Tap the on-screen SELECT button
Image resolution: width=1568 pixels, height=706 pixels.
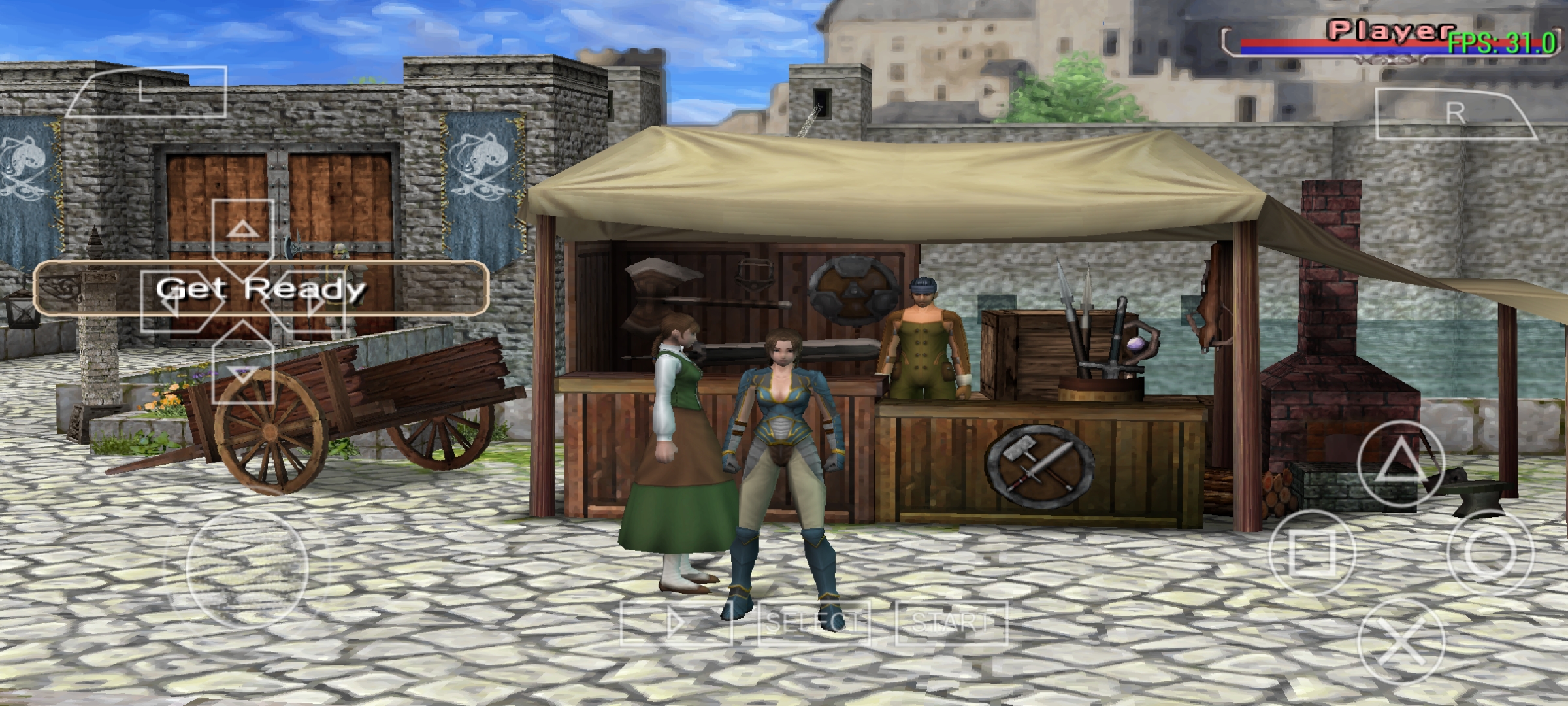pyautogui.click(x=813, y=623)
